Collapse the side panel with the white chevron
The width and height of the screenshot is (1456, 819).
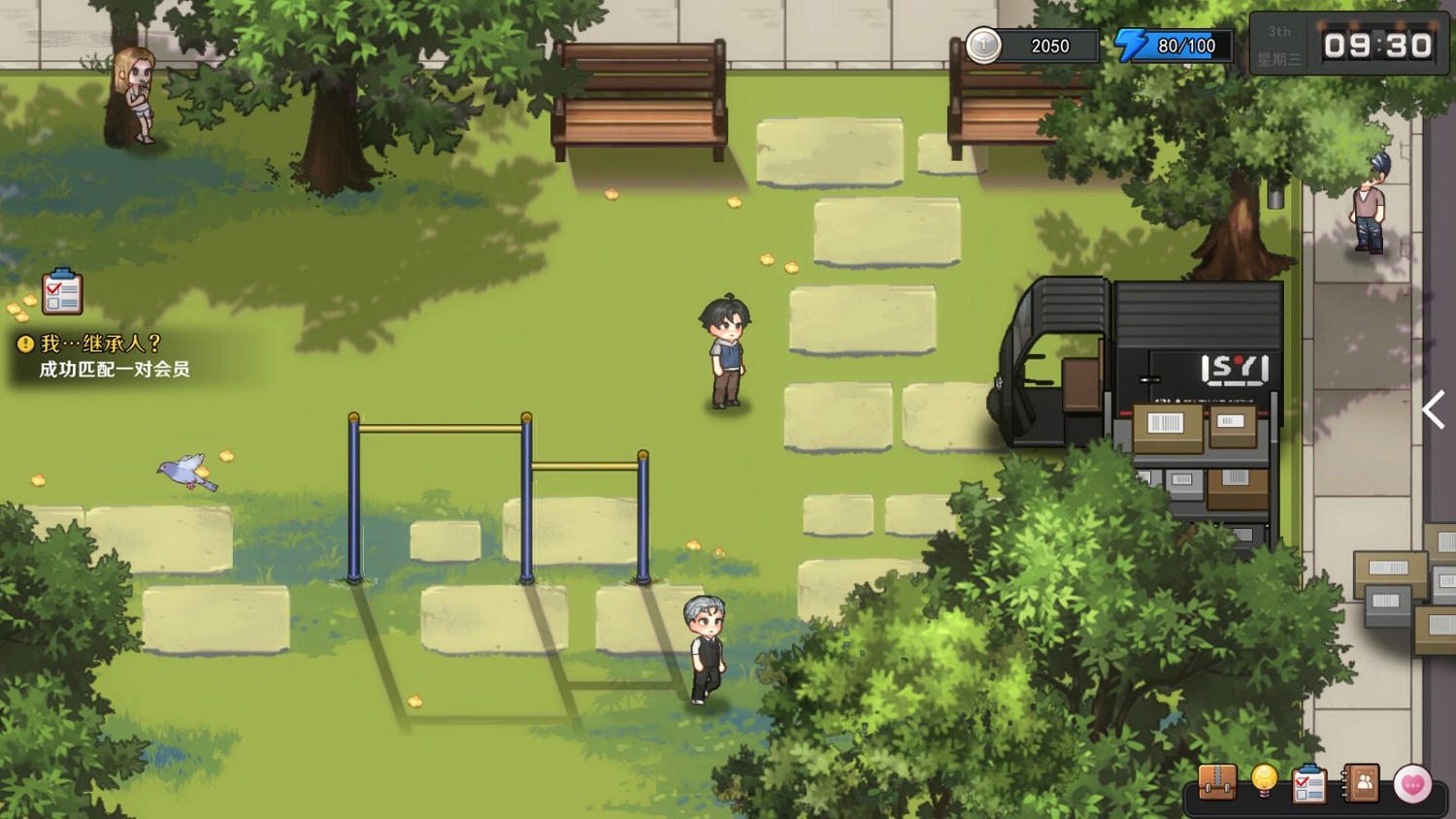click(1434, 410)
